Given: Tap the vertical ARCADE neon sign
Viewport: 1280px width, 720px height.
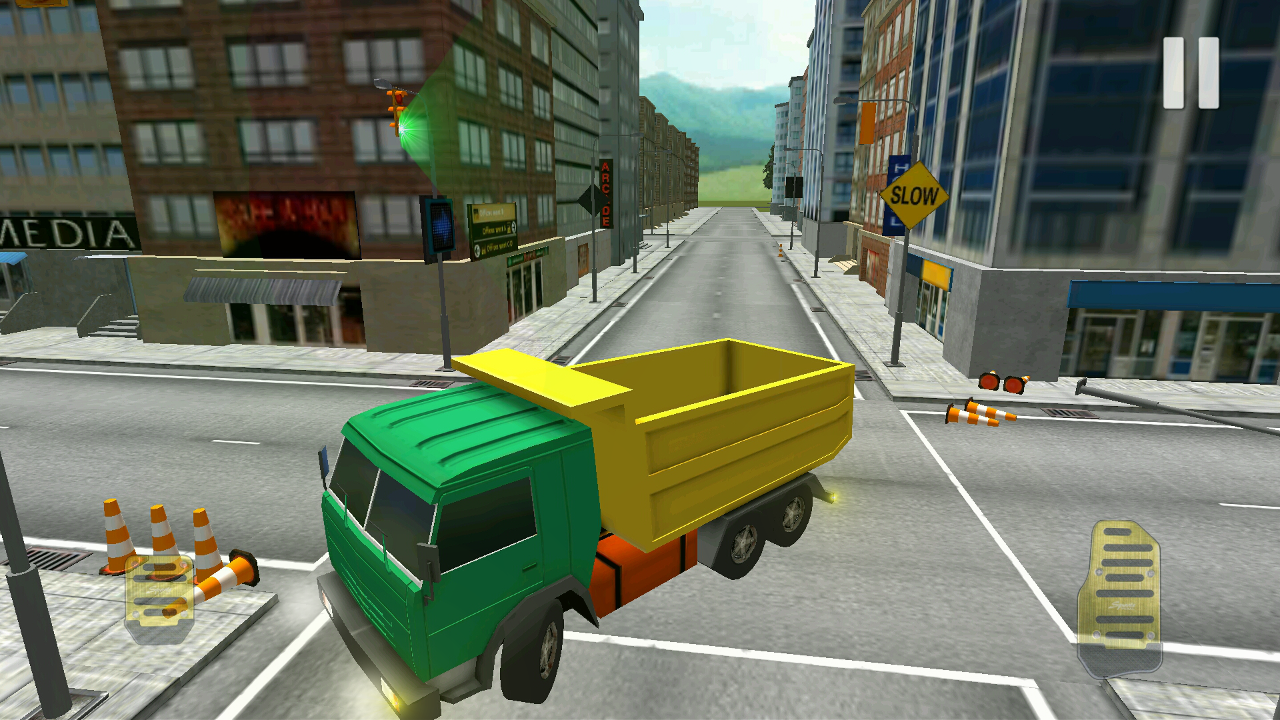Looking at the screenshot, I should (x=607, y=195).
